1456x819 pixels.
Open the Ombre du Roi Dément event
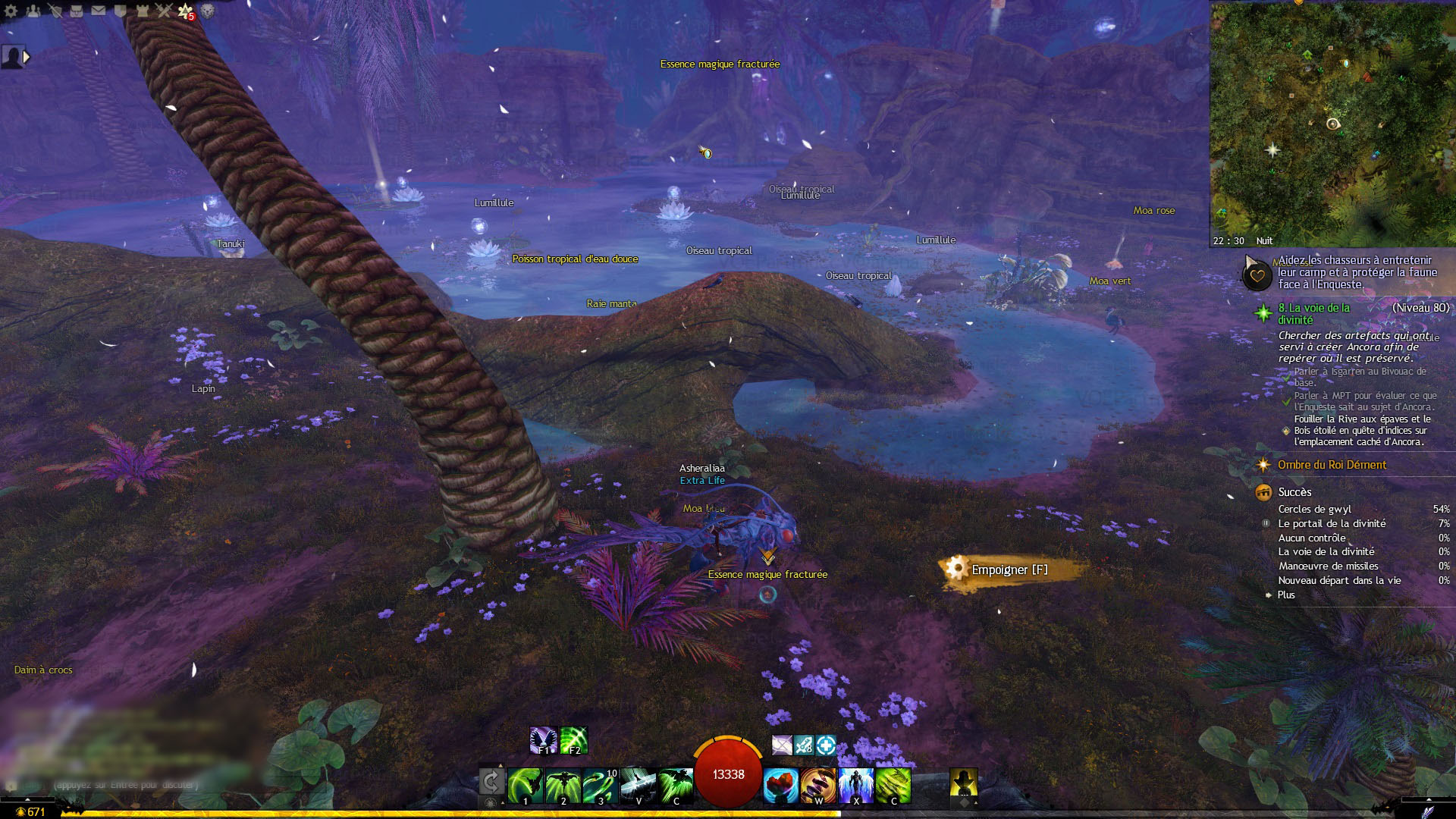(x=1332, y=465)
